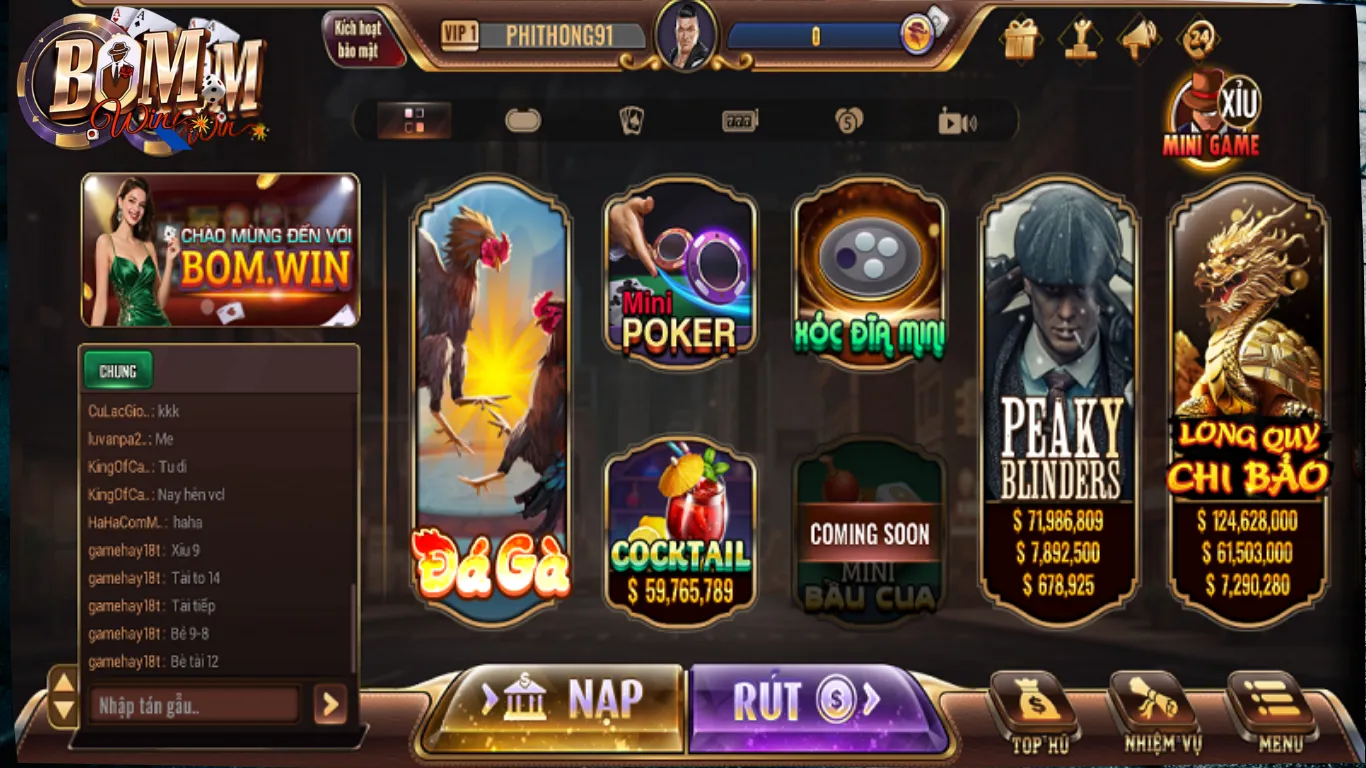
Task: Select the slots category icon
Action: tap(738, 120)
